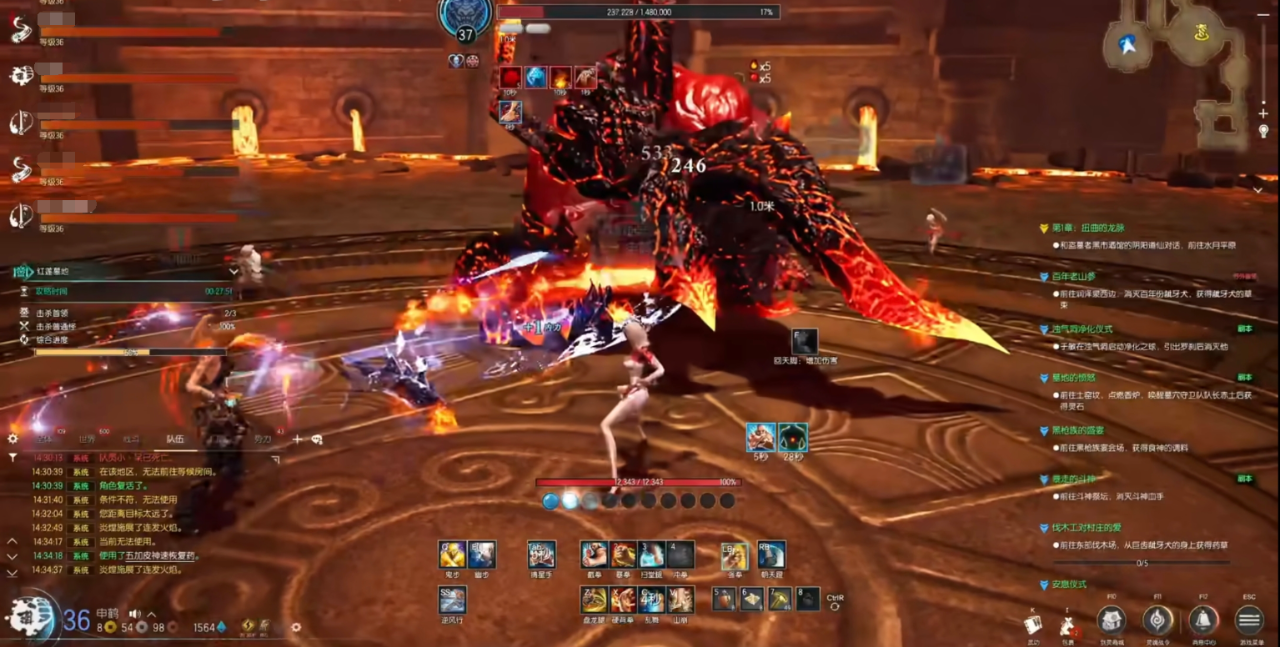This screenshot has height=647, width=1280.
Task: Use the 朝天蹬 RB skill icon
Action: (771, 555)
